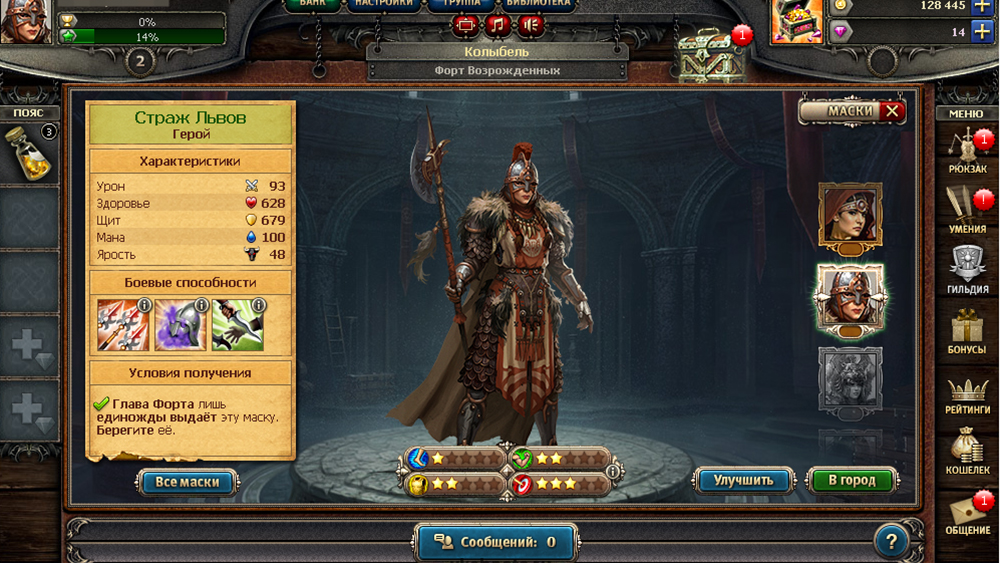Viewport: 1000px width, 563px height.
Task: View the purple helmet combat ability
Action: [x=180, y=325]
